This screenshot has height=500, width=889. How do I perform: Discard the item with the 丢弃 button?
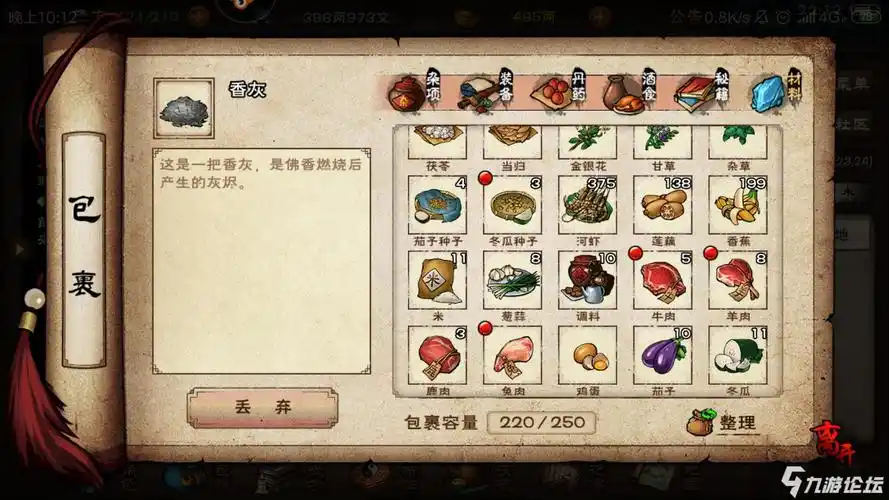(x=262, y=408)
